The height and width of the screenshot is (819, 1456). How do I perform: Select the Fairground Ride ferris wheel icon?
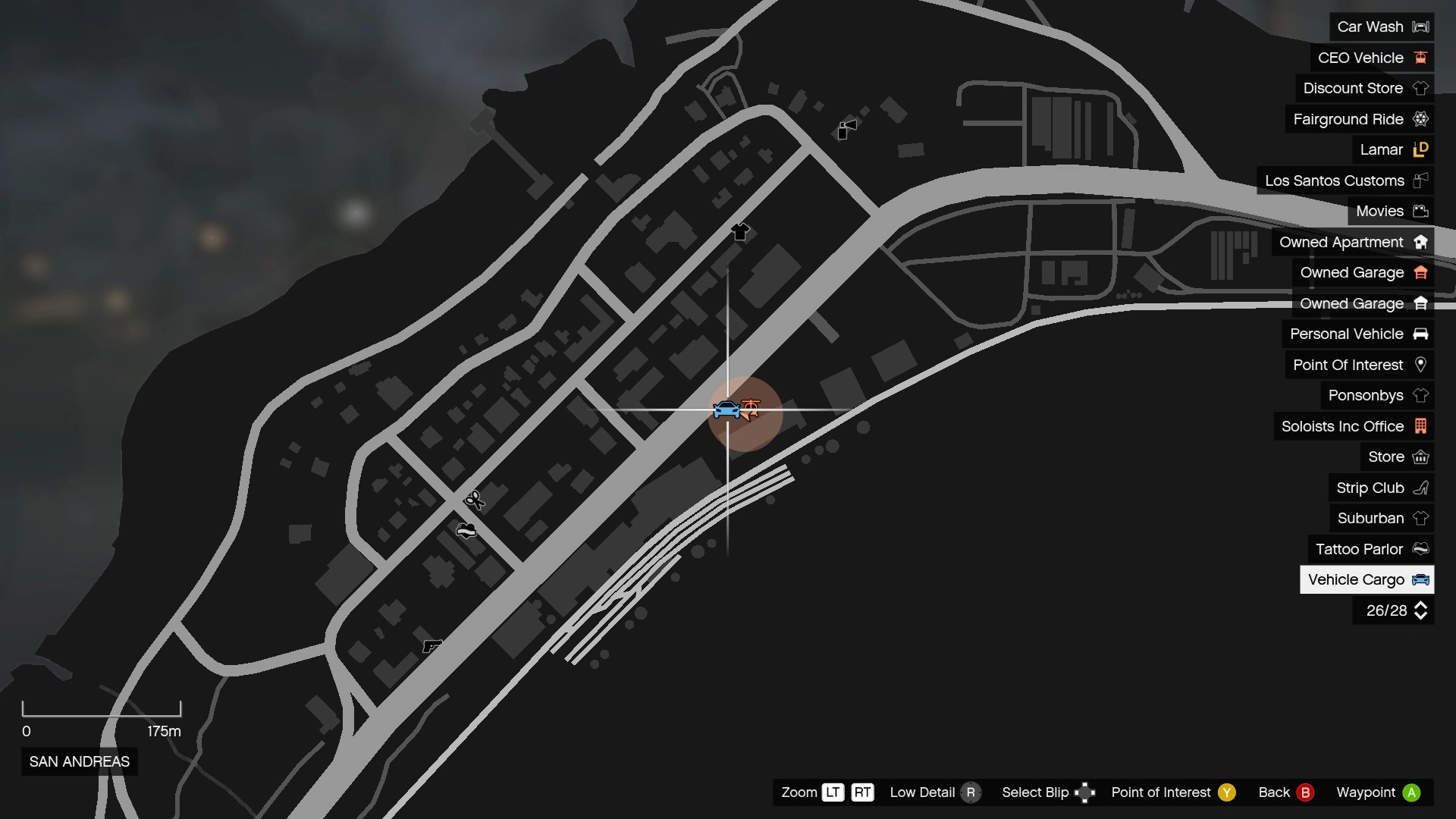click(1421, 119)
